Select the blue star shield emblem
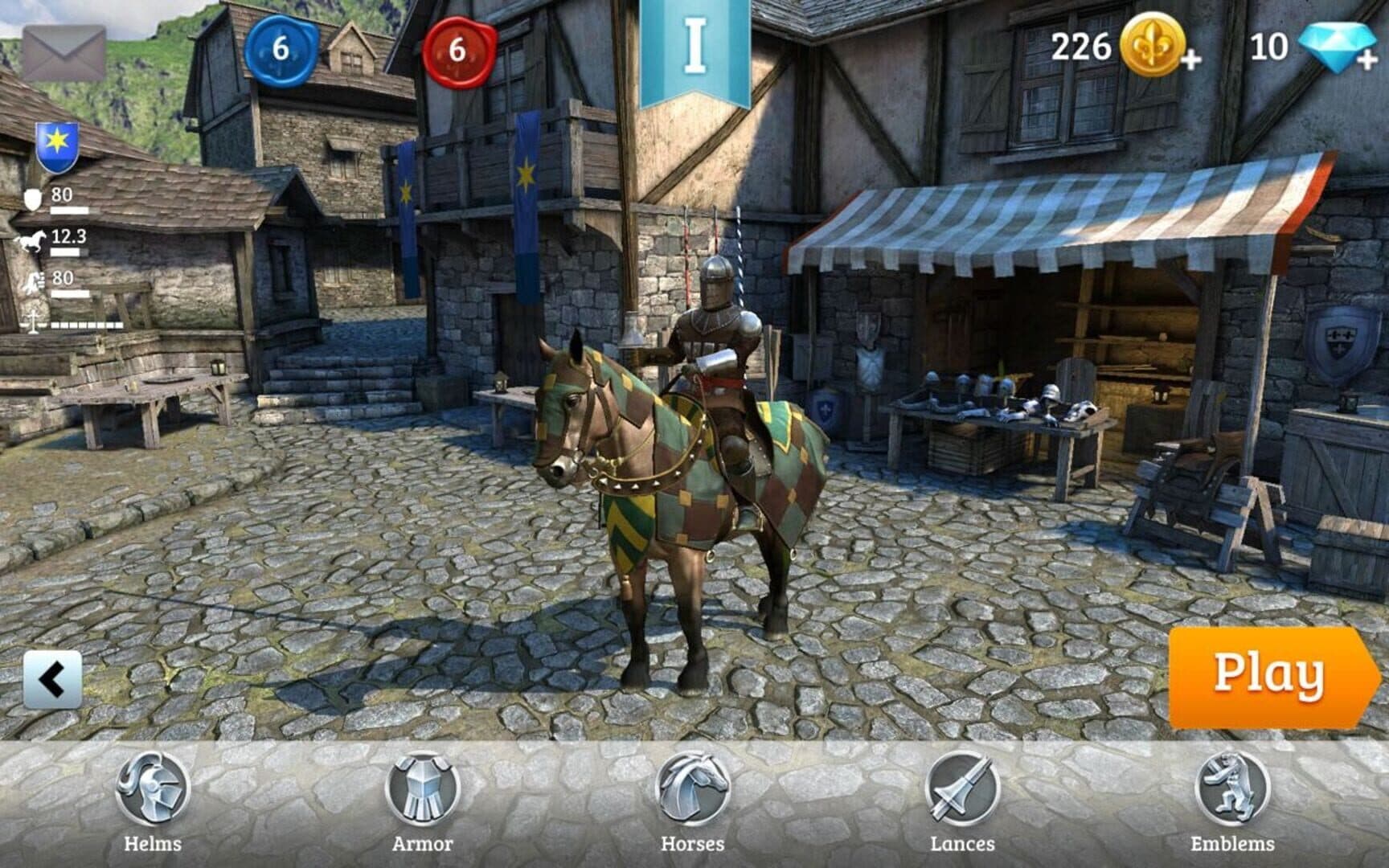This screenshot has width=1389, height=868. click(x=57, y=146)
